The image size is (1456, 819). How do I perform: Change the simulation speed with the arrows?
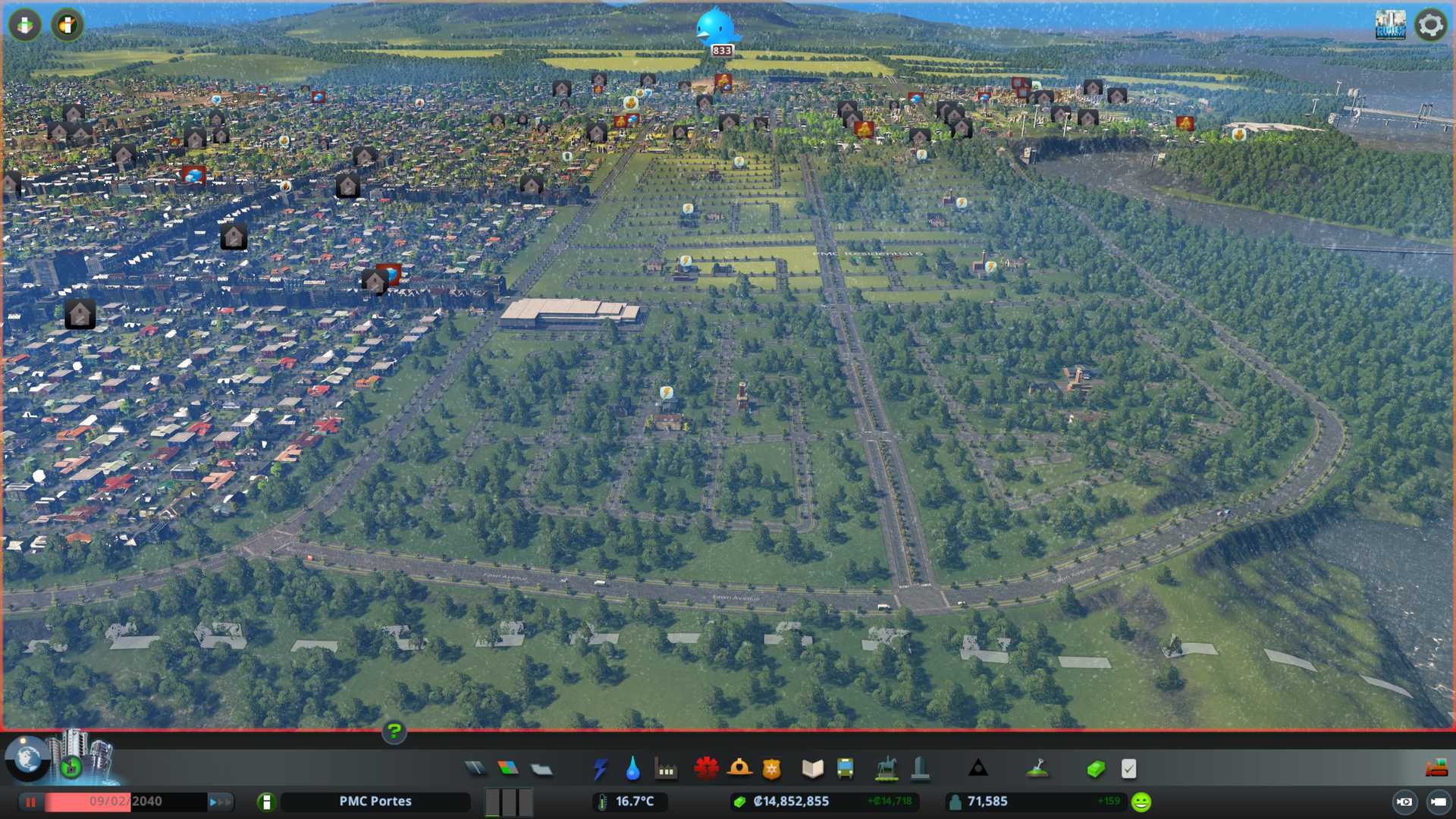click(x=220, y=802)
